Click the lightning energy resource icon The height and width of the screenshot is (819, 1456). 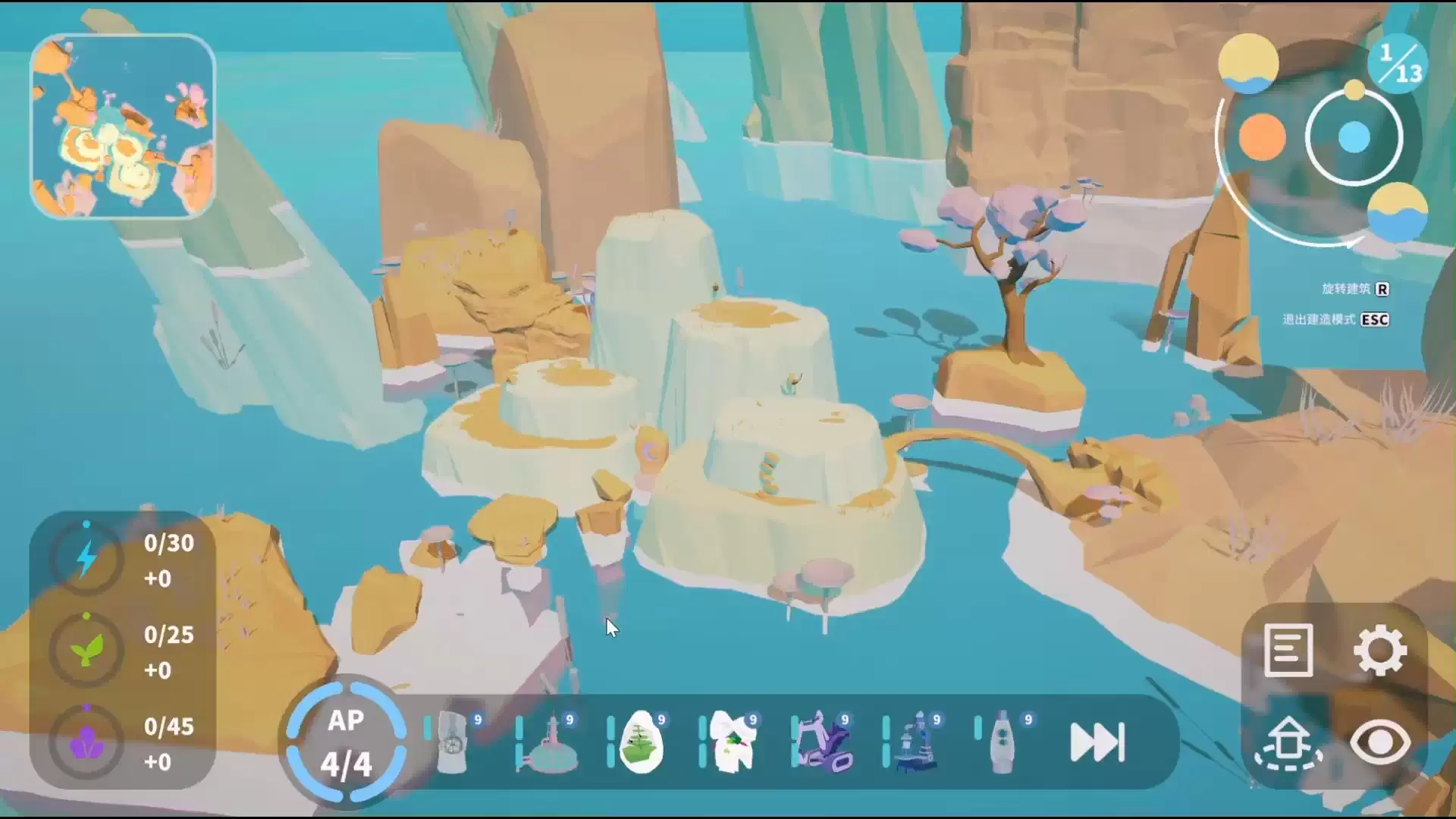click(x=86, y=559)
